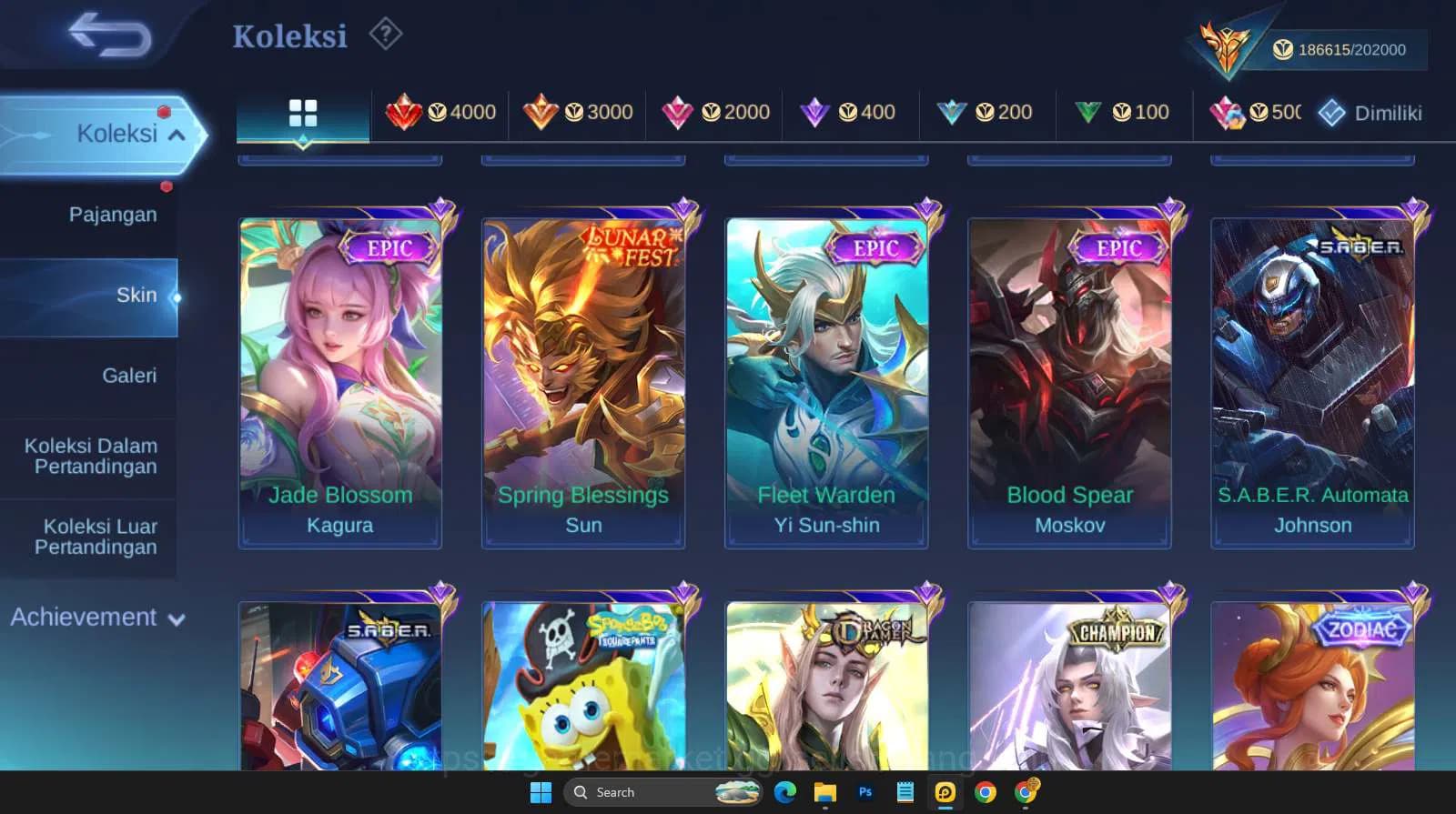The image size is (1456, 814).
Task: Select the special 500 token skin filter
Action: [1255, 113]
